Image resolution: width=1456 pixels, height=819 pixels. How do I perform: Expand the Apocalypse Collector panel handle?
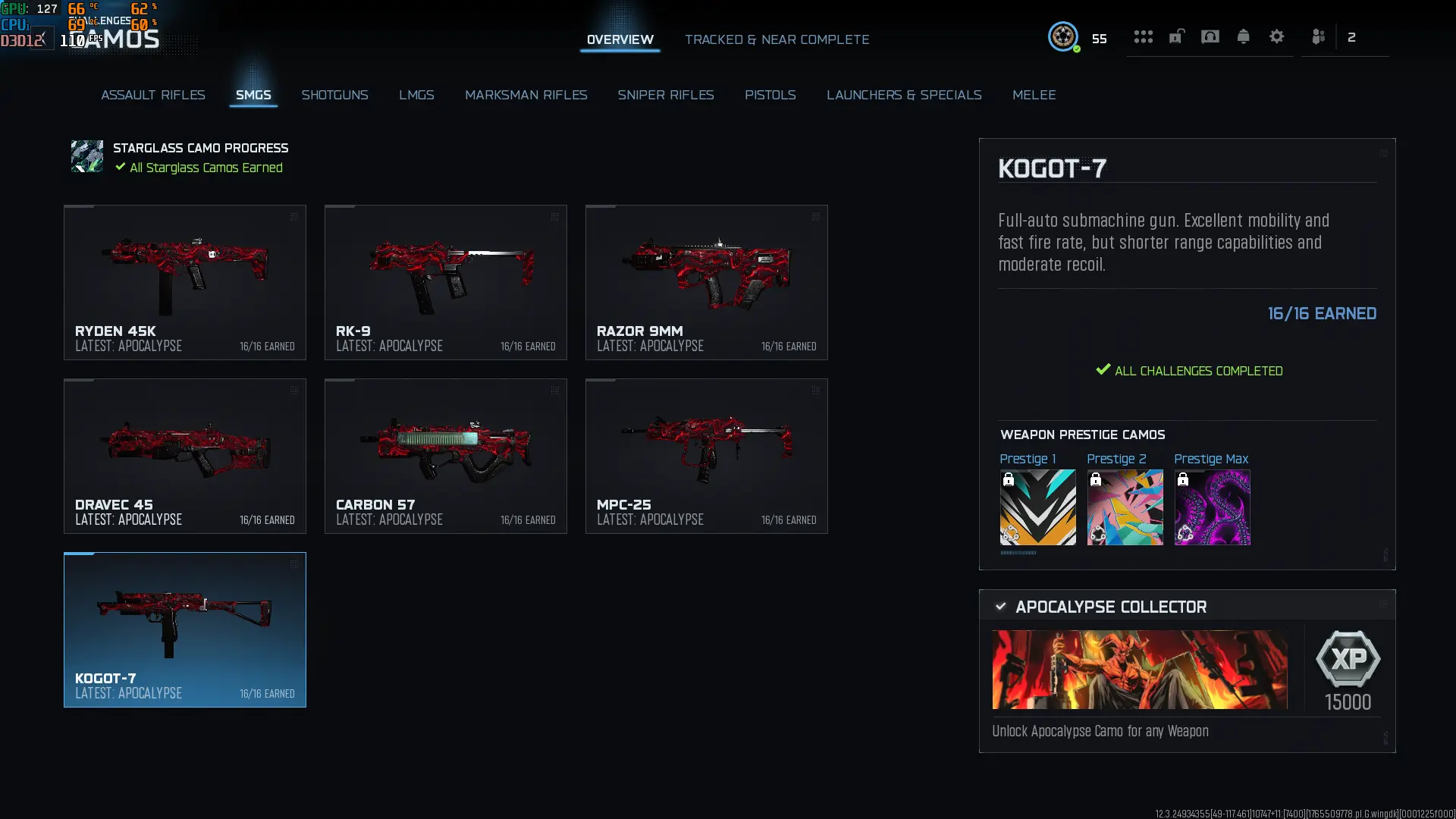point(1383,604)
